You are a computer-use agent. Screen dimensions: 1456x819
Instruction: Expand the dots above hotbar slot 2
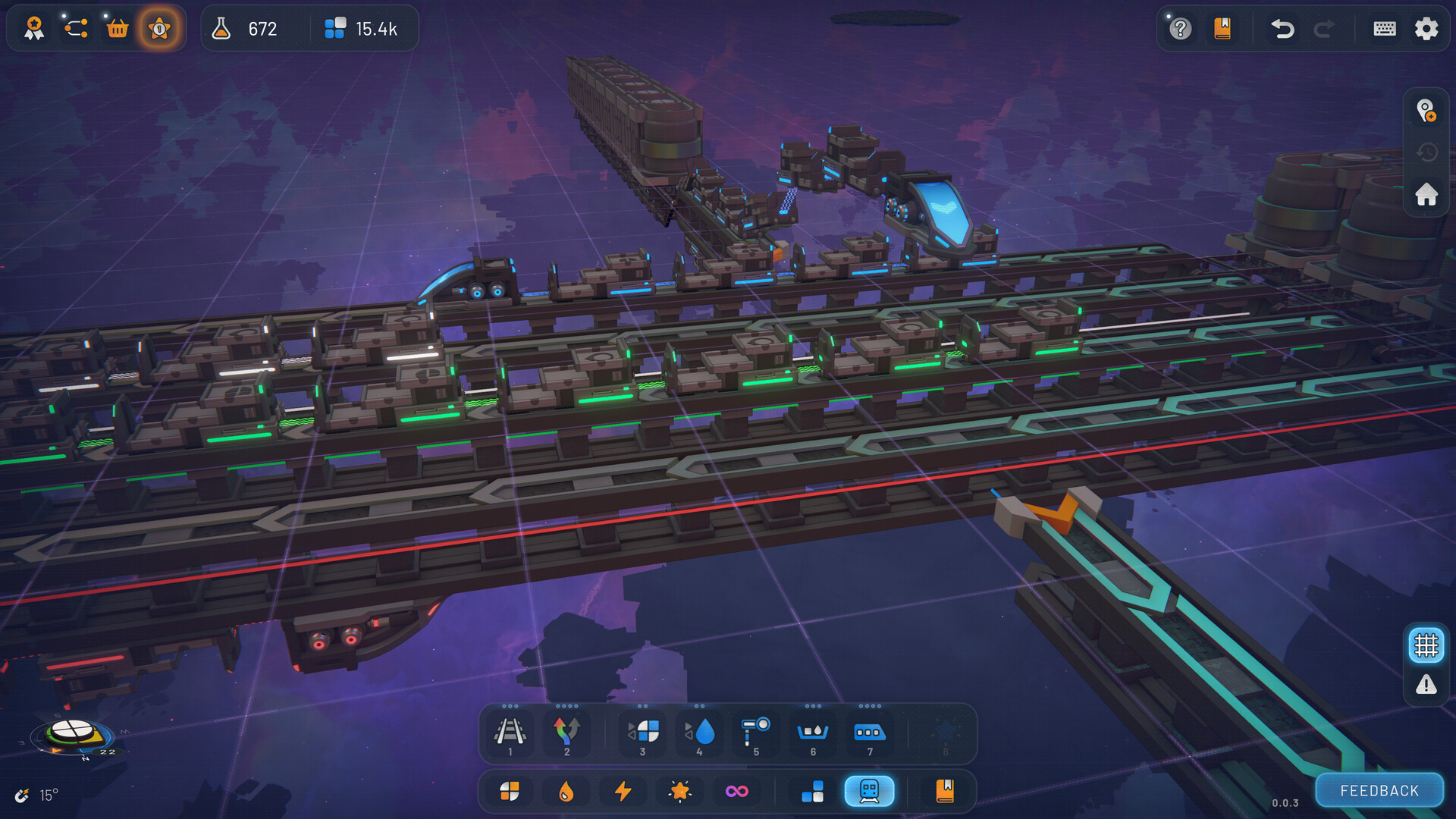(x=566, y=708)
